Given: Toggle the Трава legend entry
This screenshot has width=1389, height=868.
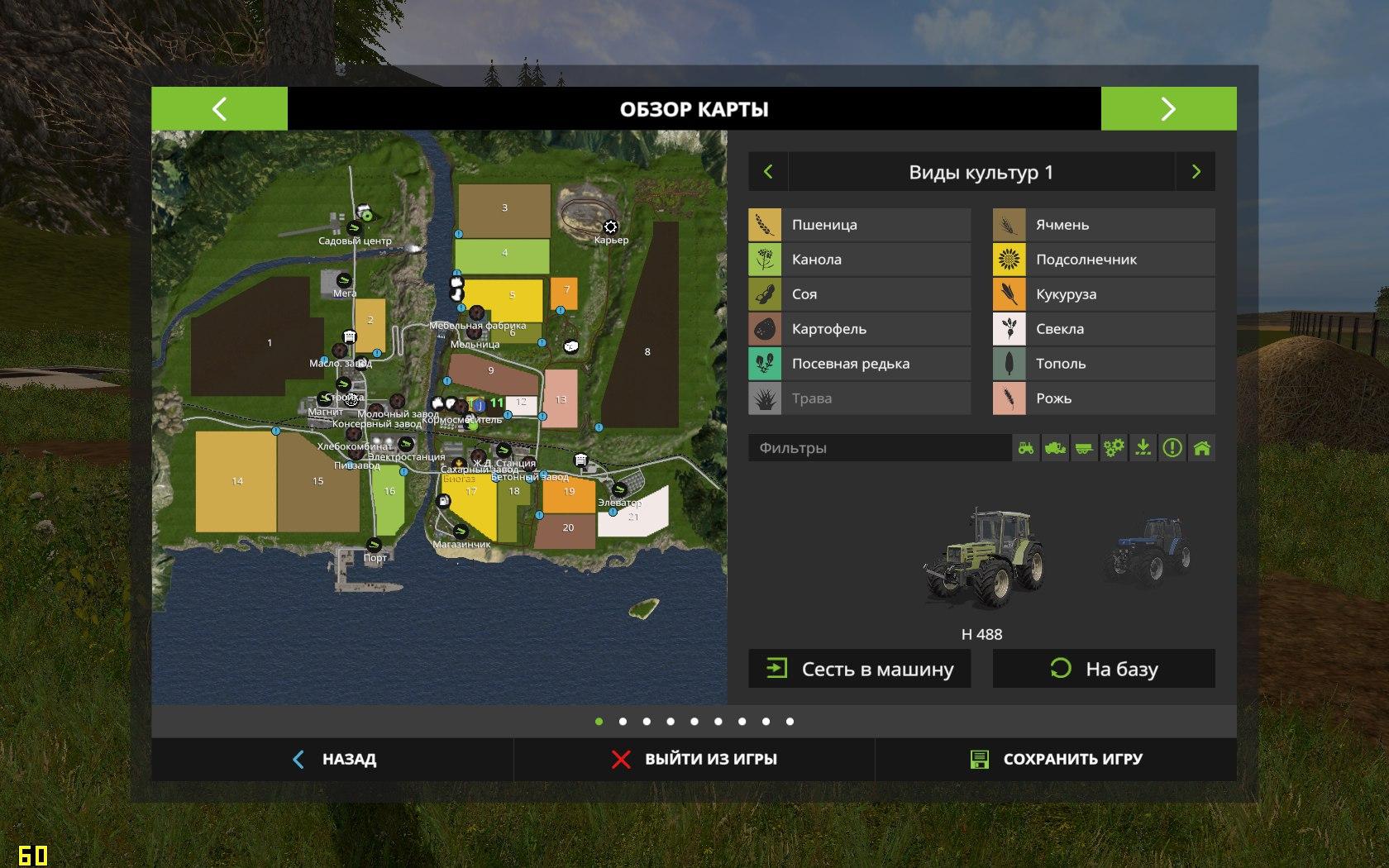Looking at the screenshot, I should point(859,398).
